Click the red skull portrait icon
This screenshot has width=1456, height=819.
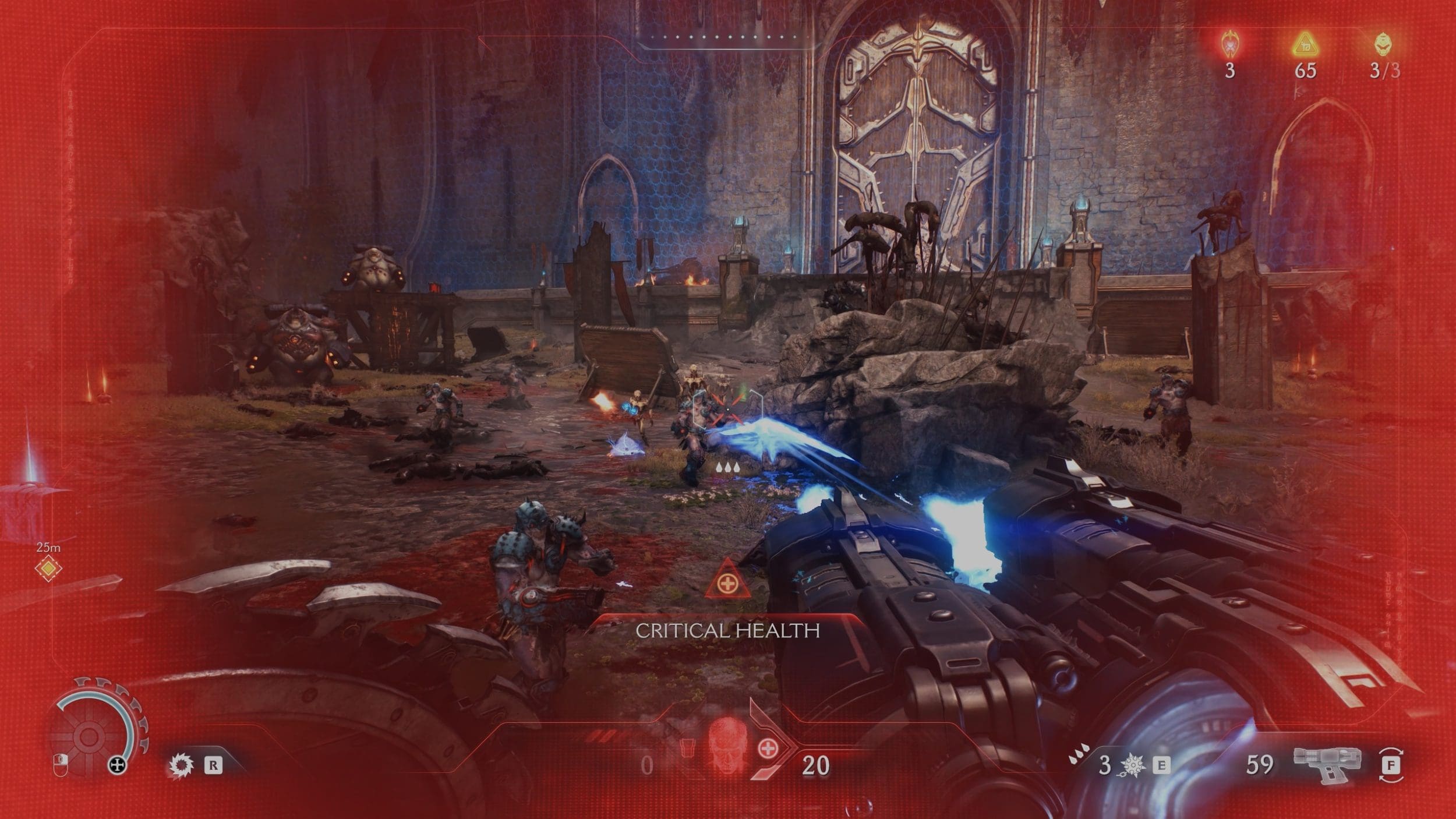point(727,751)
